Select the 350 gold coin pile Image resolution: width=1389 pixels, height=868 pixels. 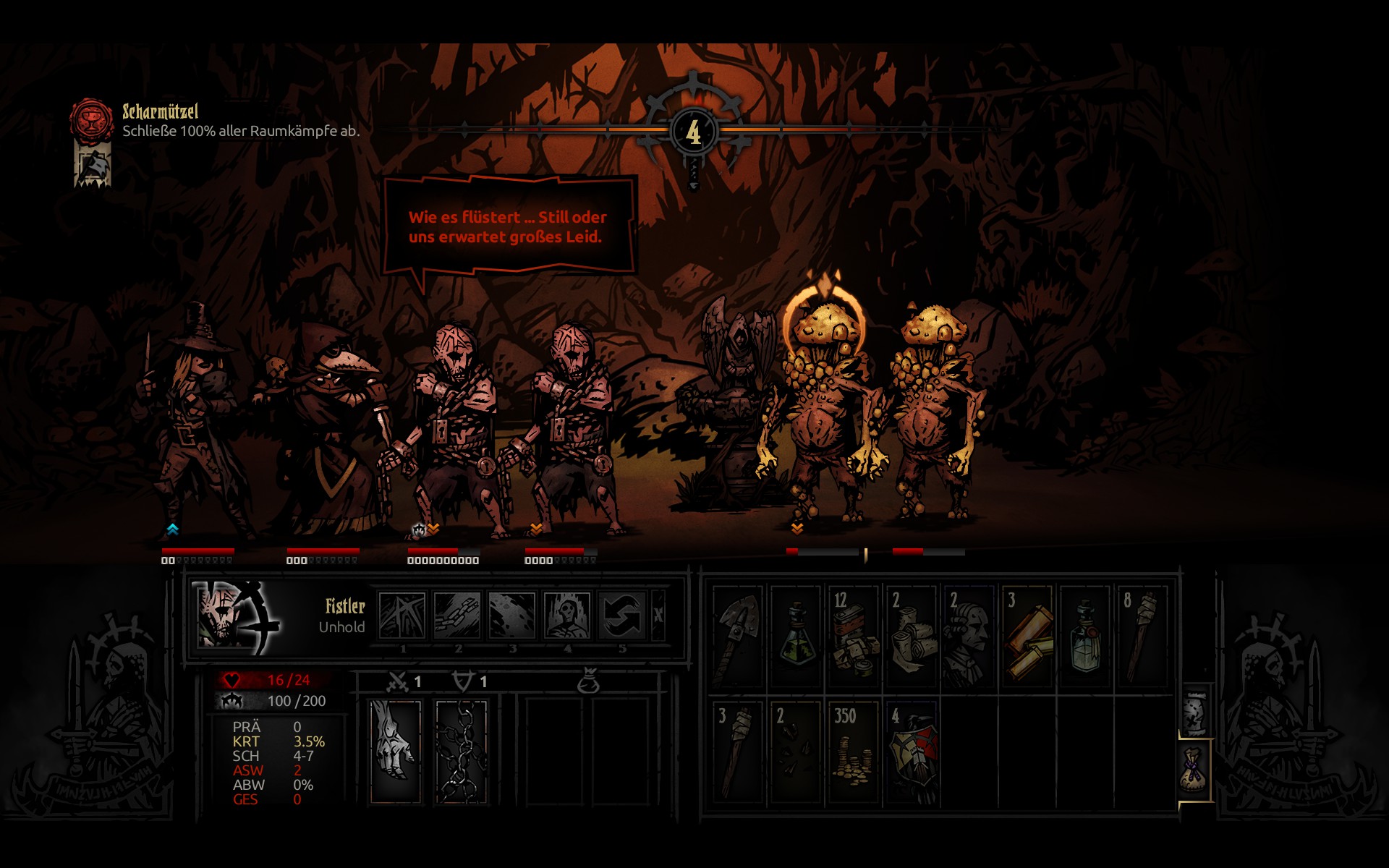point(854,752)
